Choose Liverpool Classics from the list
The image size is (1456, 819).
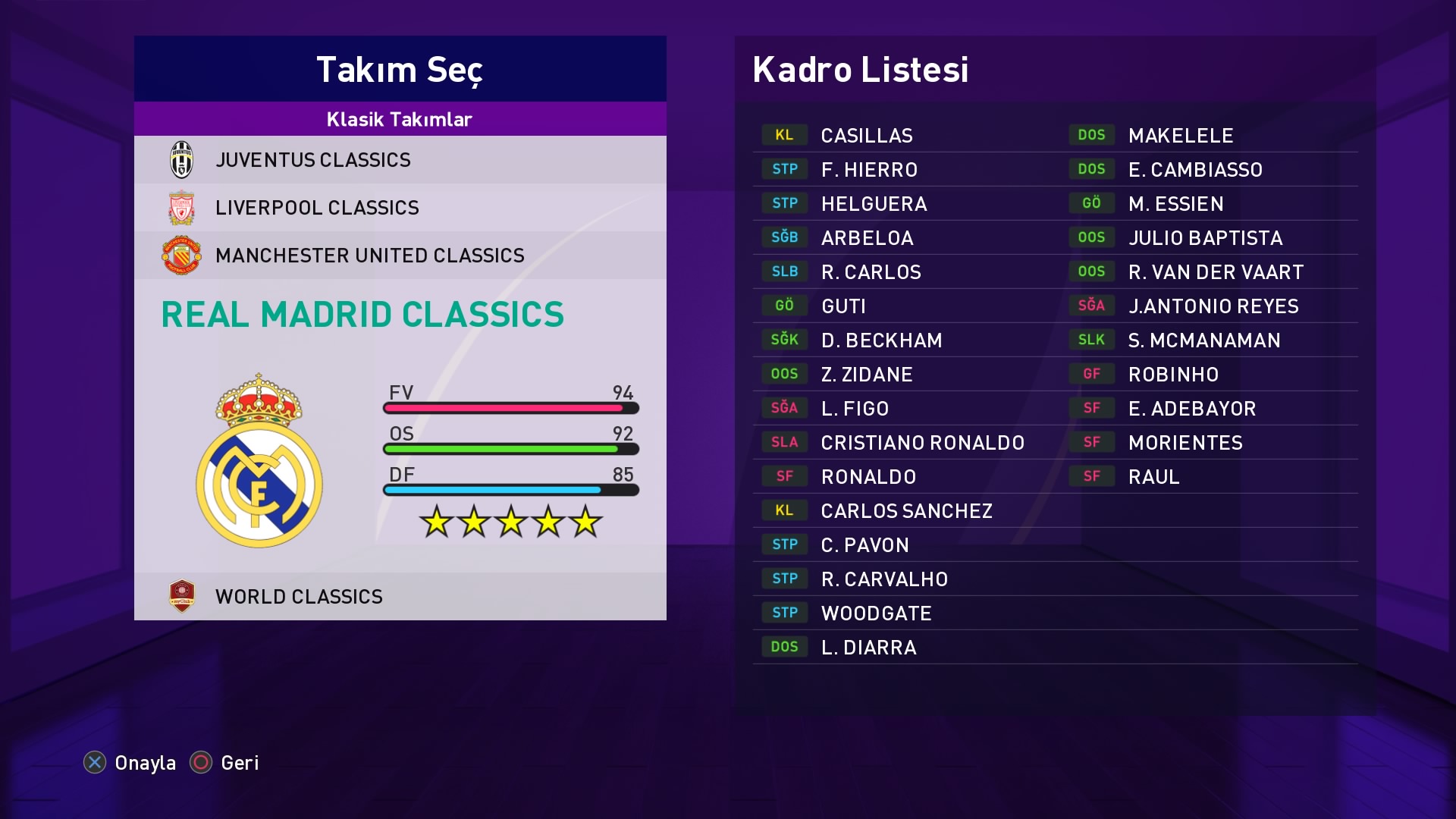400,208
